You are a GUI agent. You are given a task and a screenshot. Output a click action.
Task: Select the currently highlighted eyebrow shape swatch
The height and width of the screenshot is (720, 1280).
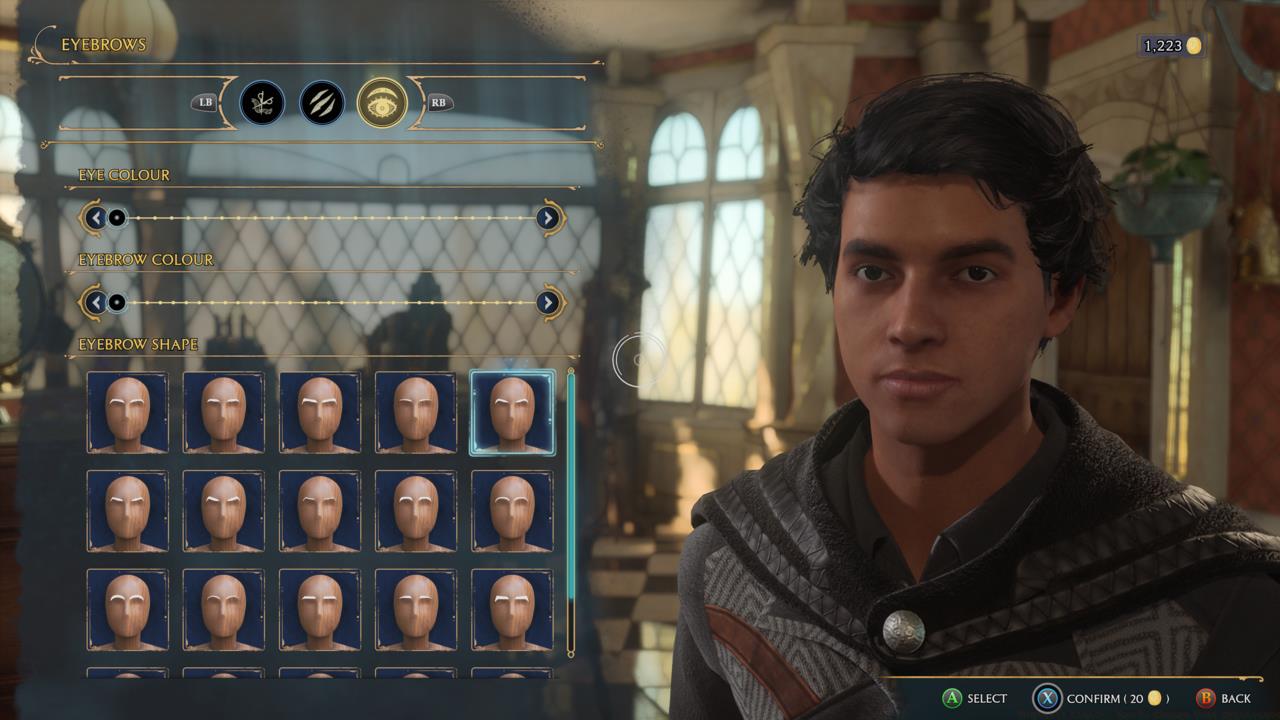click(x=513, y=411)
